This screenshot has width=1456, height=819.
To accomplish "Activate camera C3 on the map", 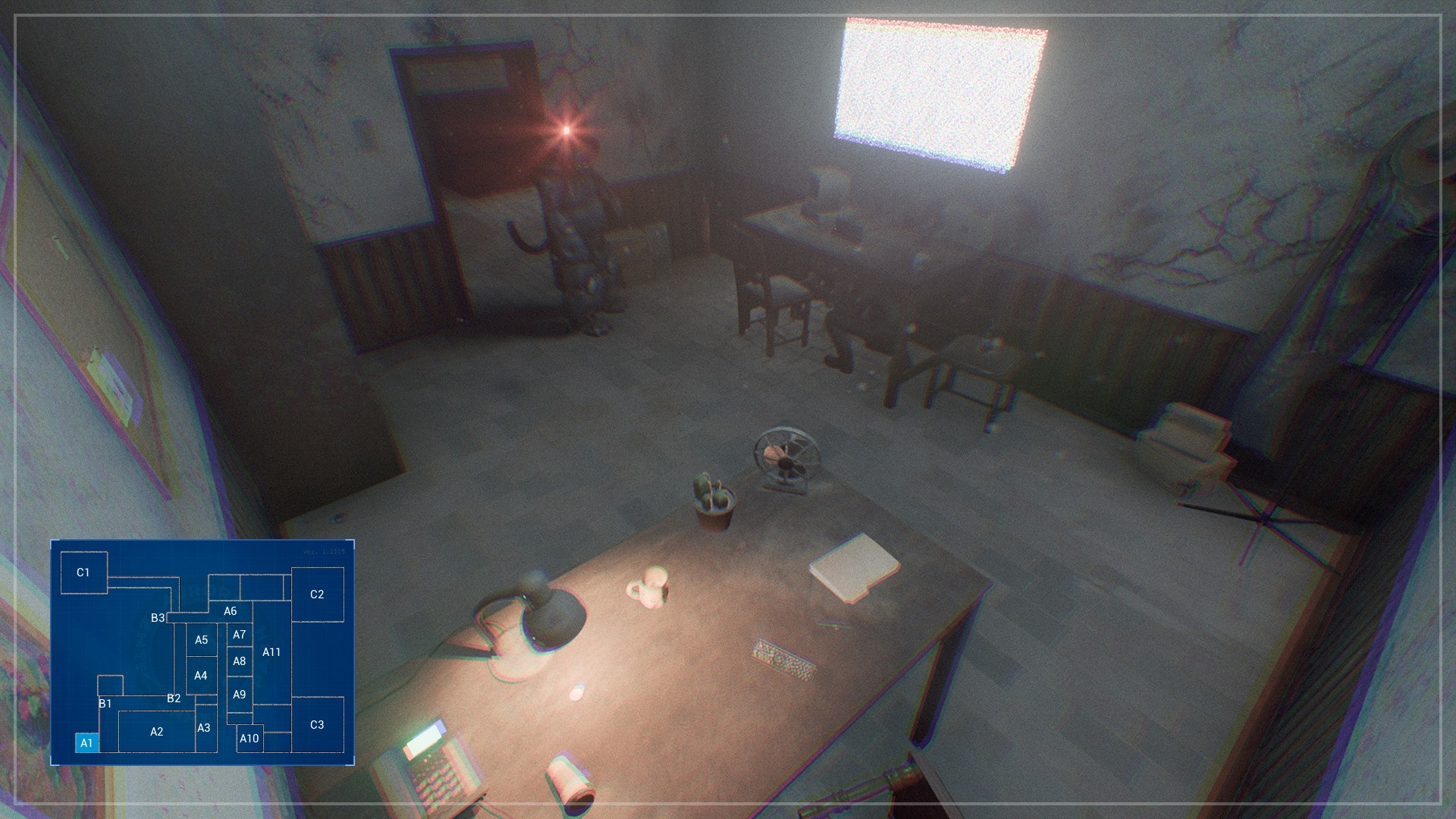I will pyautogui.click(x=316, y=725).
